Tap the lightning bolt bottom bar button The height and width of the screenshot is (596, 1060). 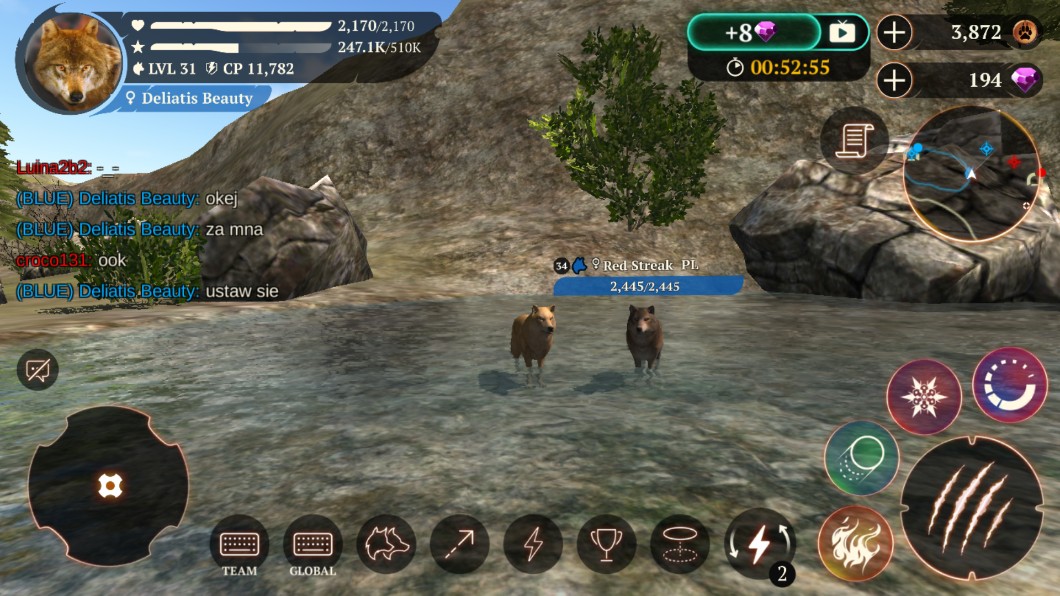point(533,544)
